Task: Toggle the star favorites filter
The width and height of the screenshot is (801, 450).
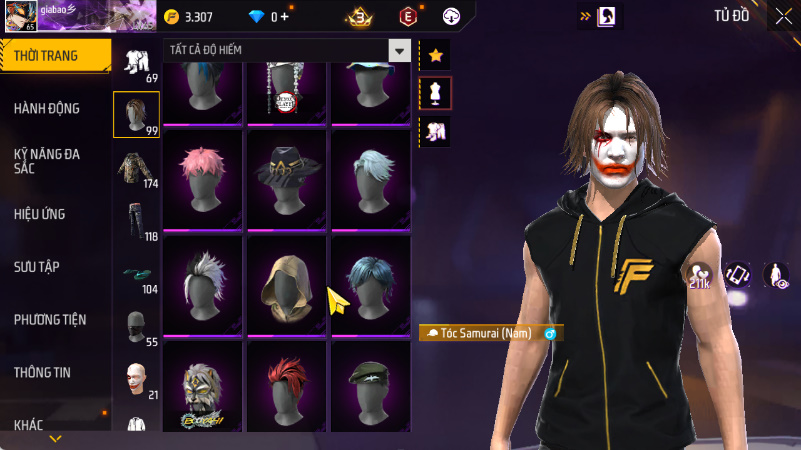Action: tap(435, 56)
